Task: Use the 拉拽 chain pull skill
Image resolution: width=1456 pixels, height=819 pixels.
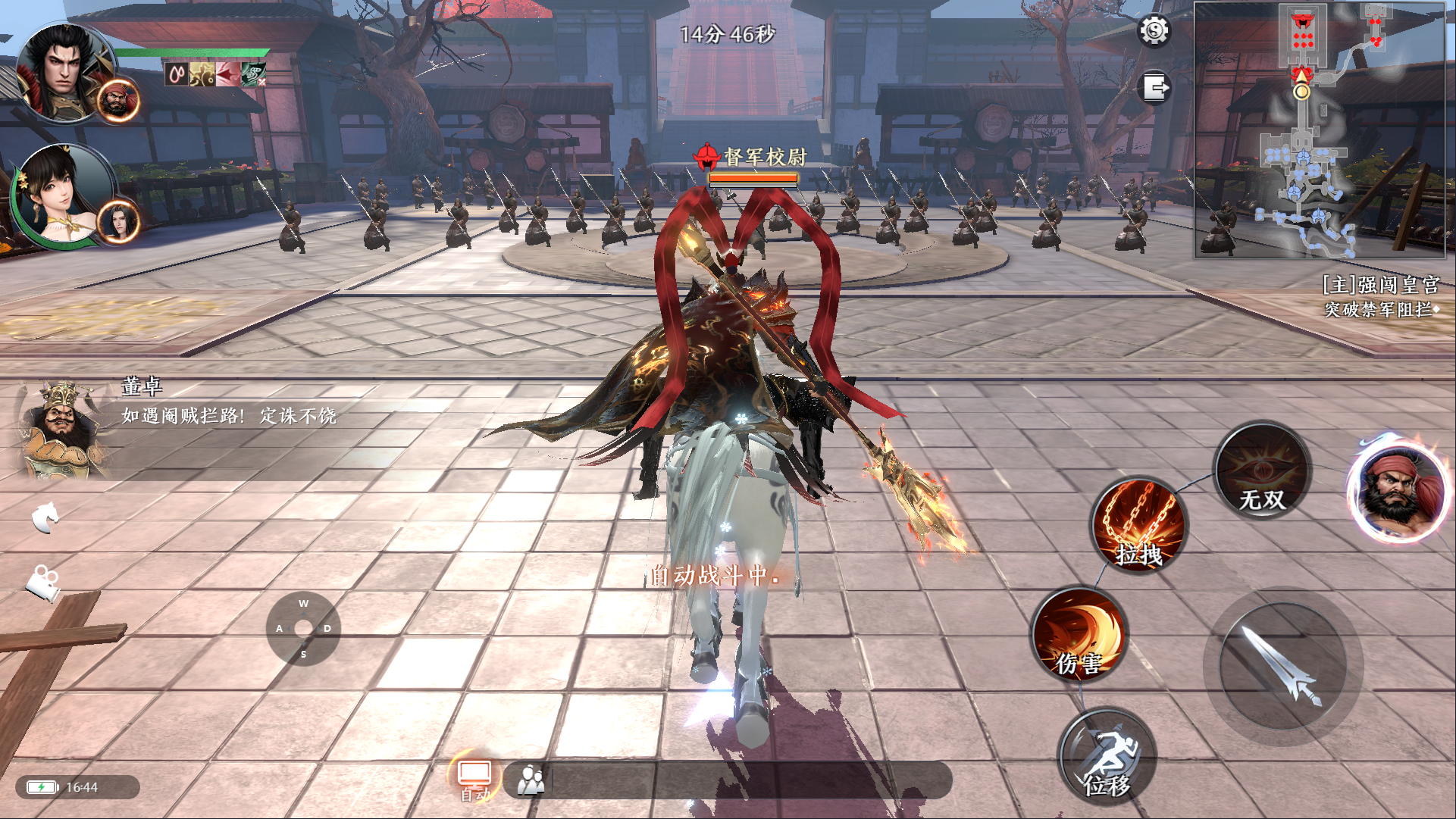Action: coord(1139,525)
